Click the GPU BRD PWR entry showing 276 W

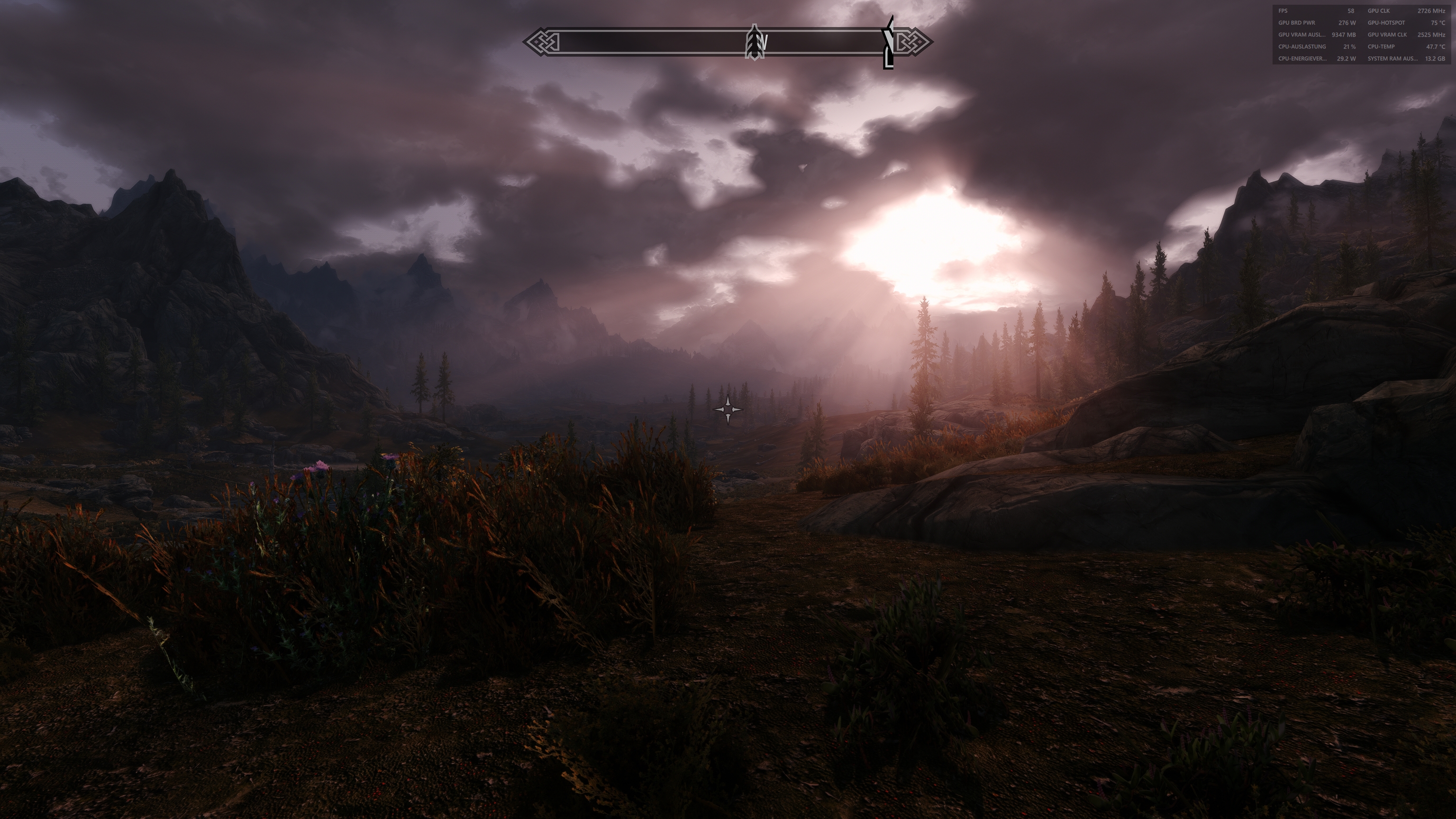coord(1317,23)
